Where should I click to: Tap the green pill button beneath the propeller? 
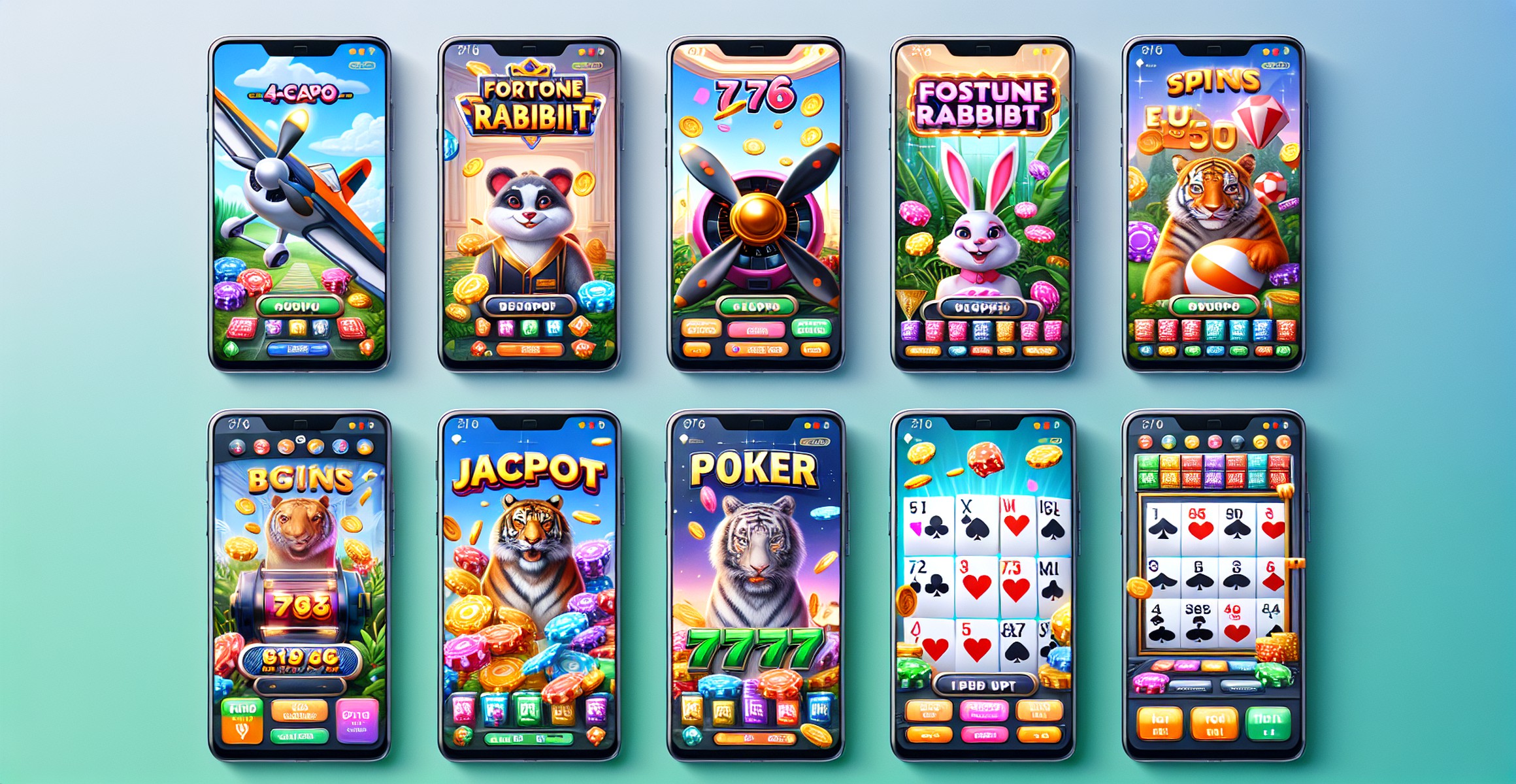point(756,306)
